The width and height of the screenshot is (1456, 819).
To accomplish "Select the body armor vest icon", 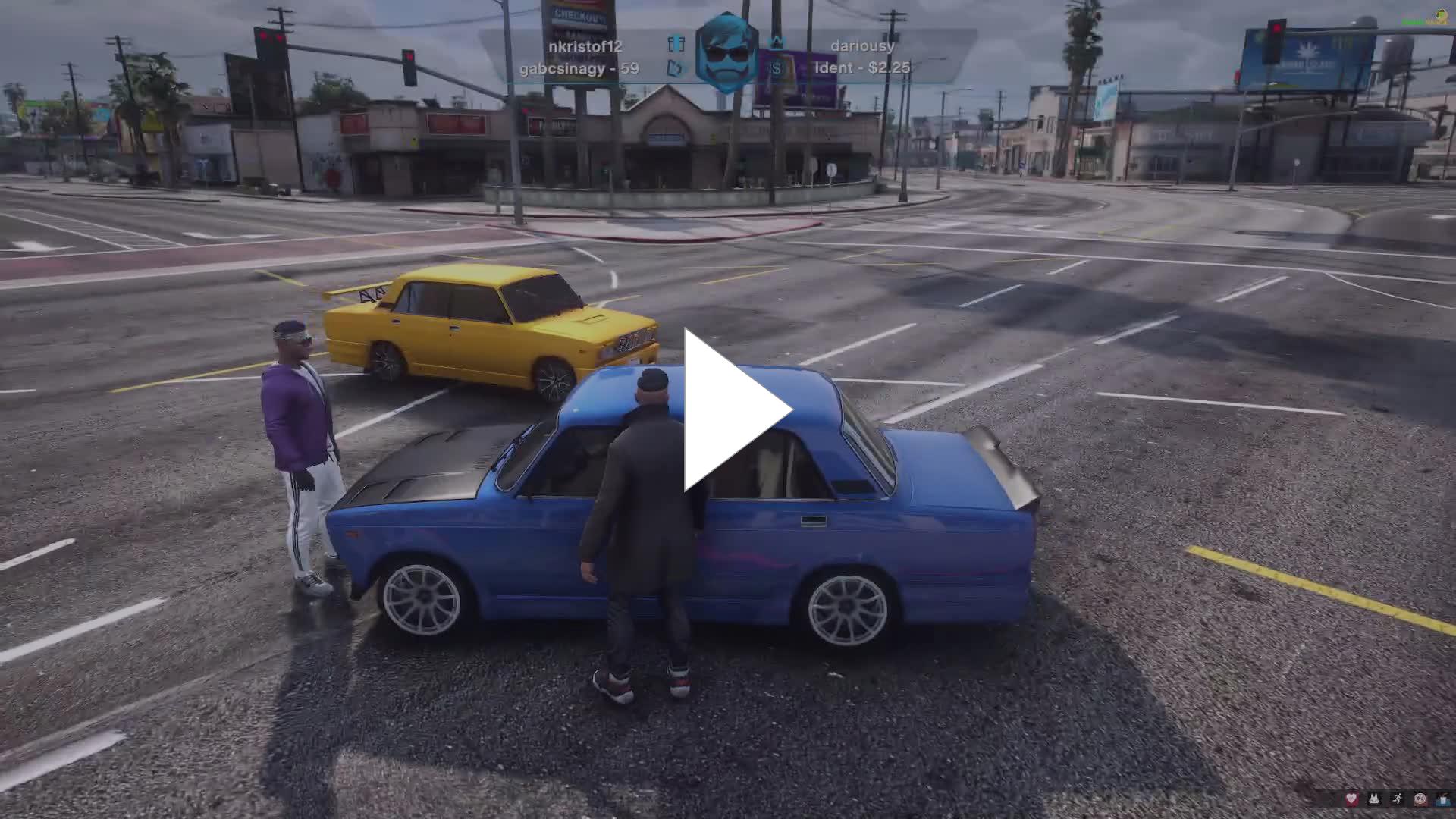I will [1374, 799].
